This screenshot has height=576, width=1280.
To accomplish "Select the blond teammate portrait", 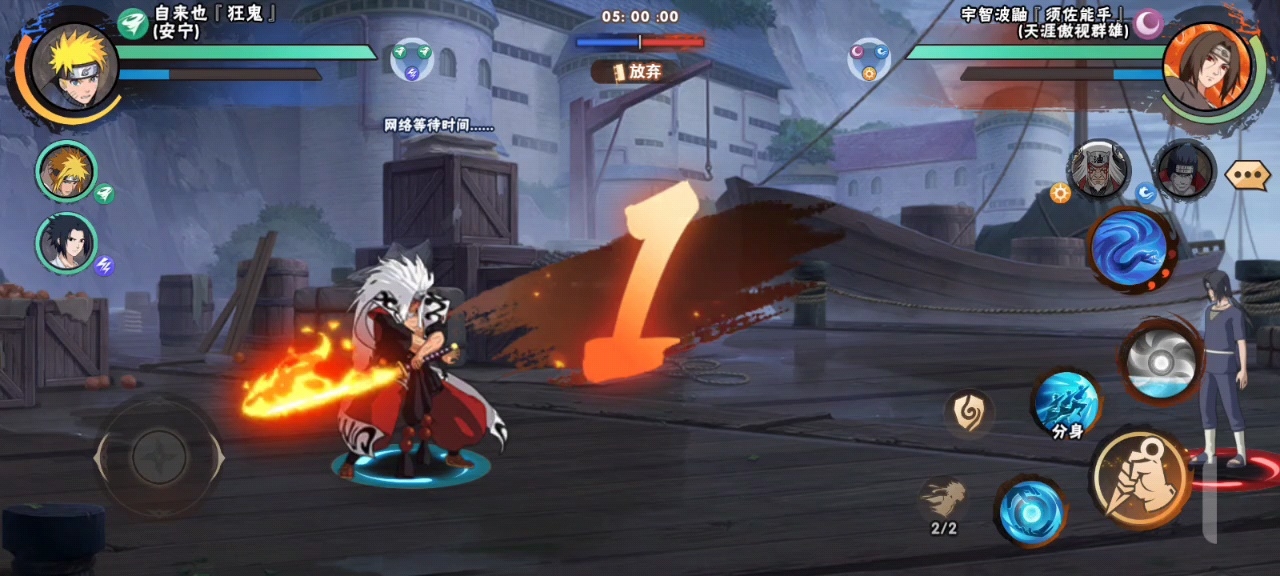I will [x=67, y=172].
